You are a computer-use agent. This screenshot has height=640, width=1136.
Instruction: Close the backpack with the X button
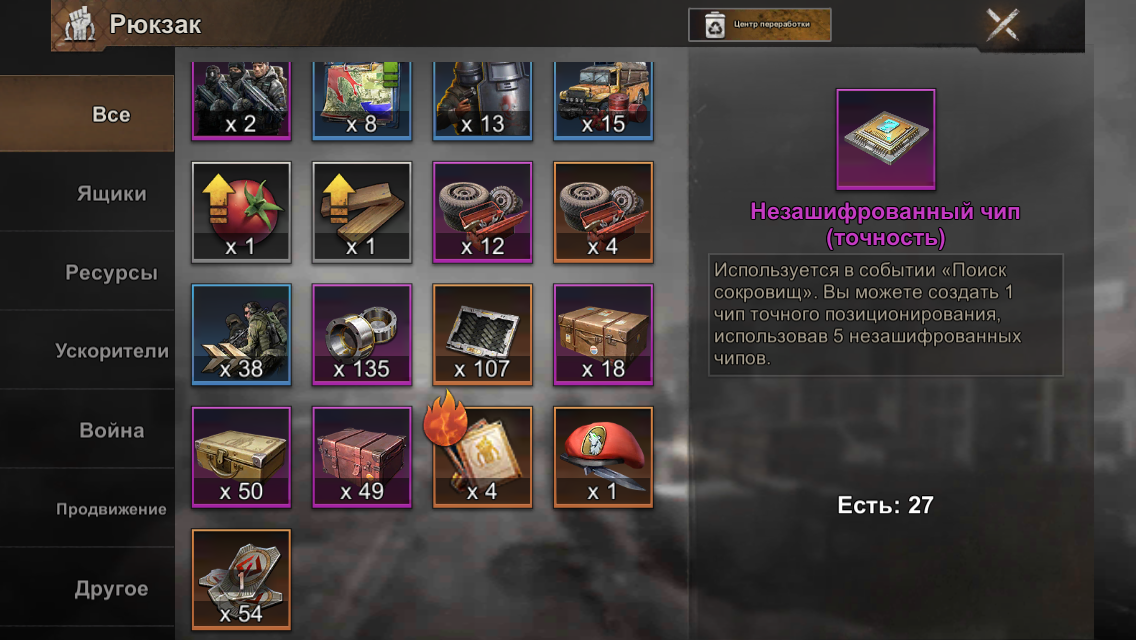point(1002,24)
